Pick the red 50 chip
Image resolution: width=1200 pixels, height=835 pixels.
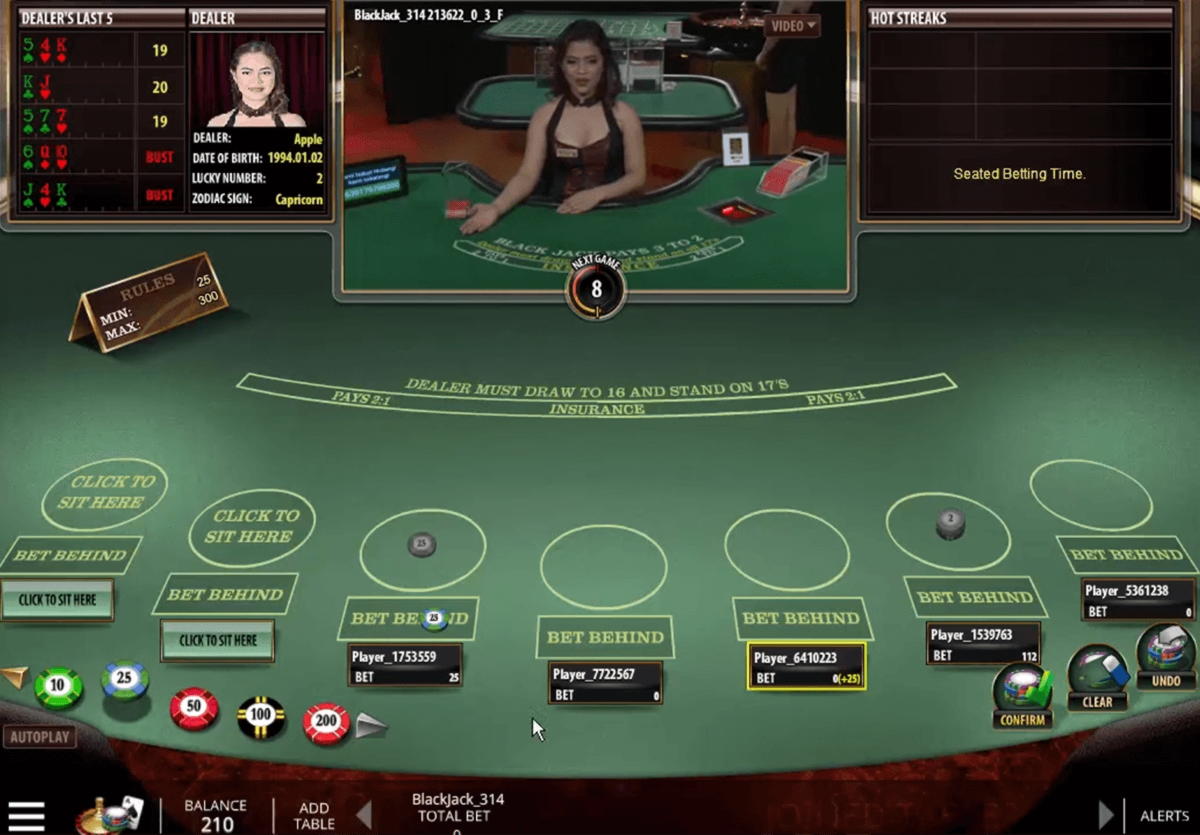(193, 708)
